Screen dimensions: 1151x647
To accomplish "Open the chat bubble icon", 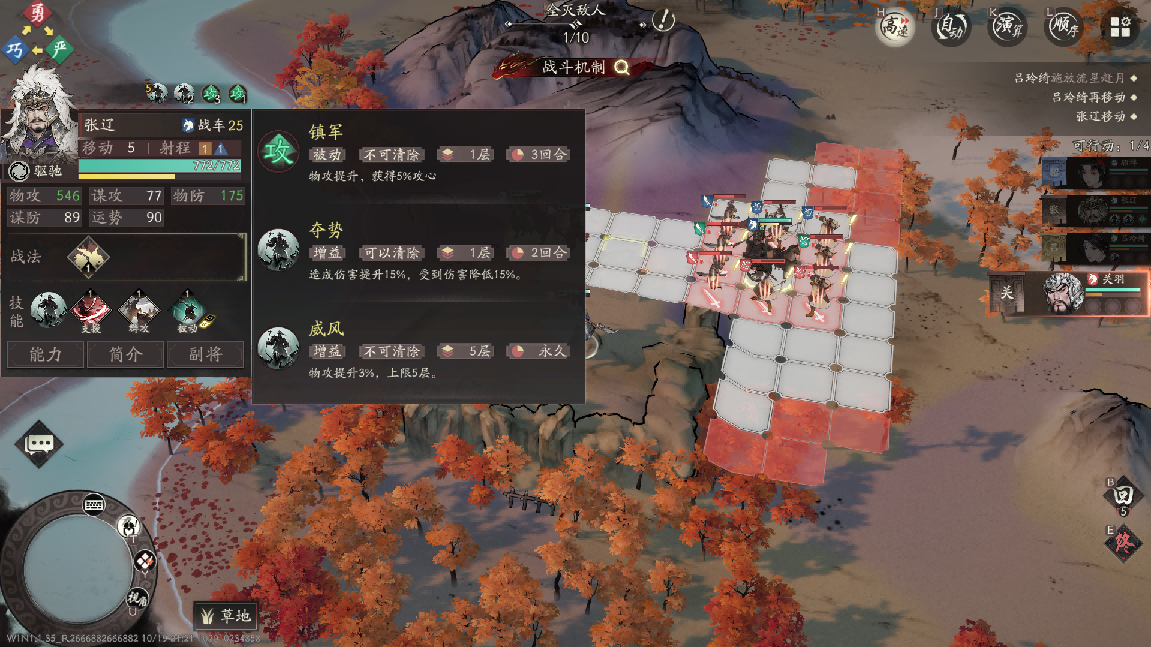I will (40, 443).
